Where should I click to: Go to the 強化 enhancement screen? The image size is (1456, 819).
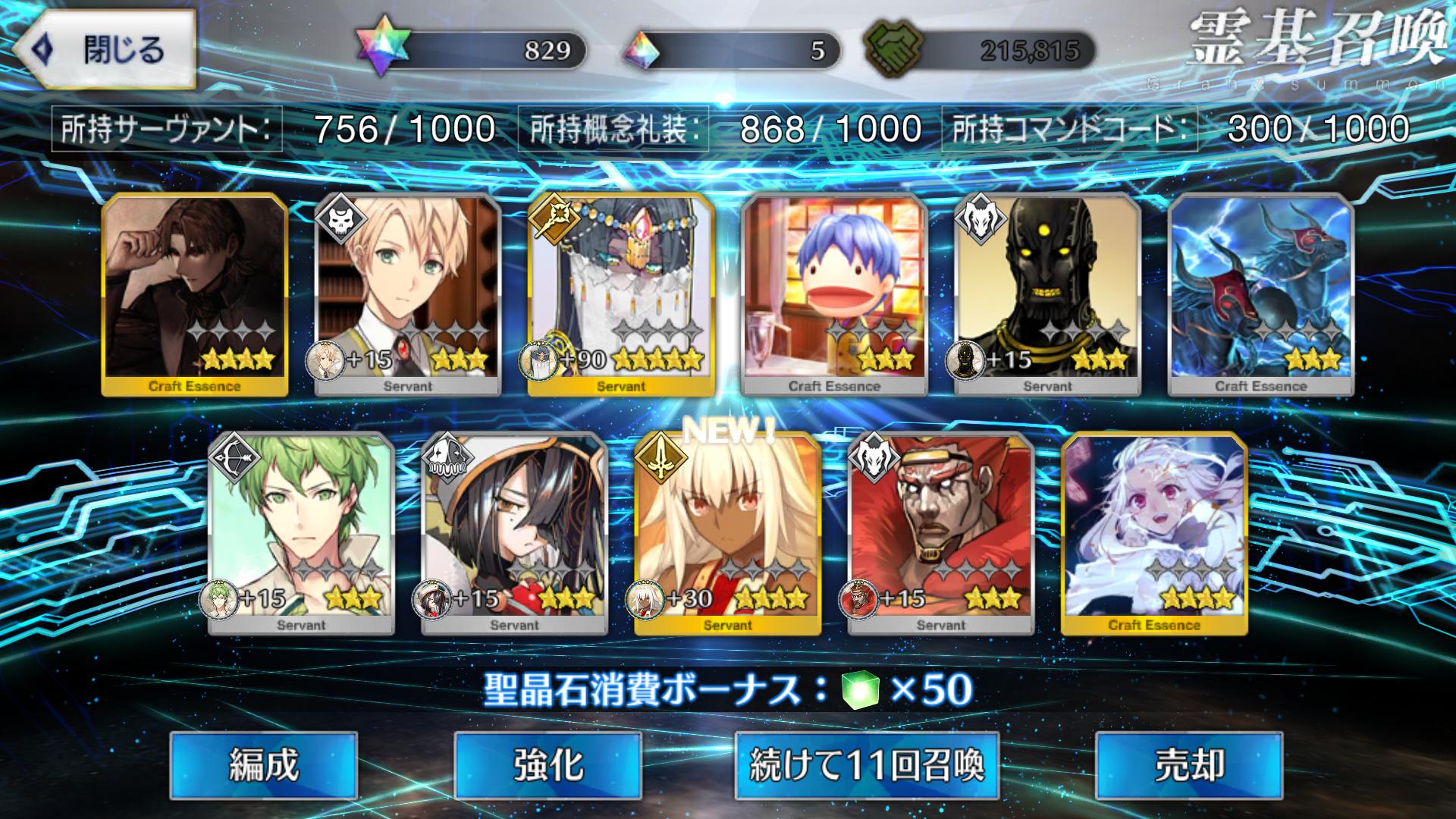tap(548, 765)
